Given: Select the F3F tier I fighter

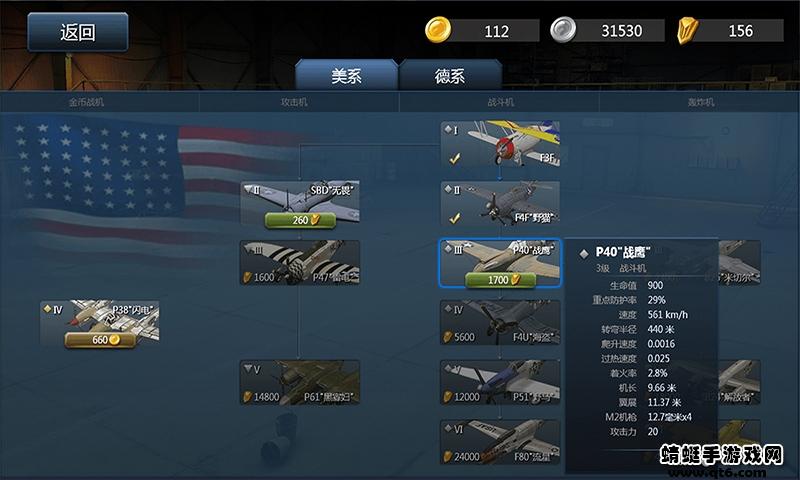Looking at the screenshot, I should 500,143.
